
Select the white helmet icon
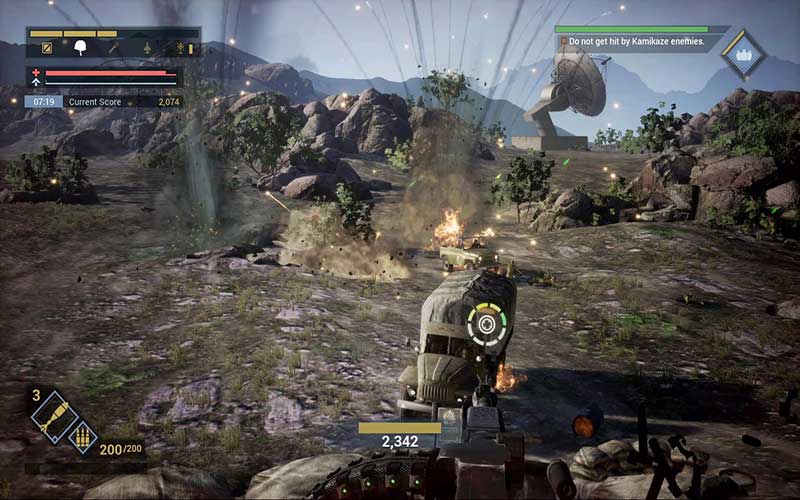pyautogui.click(x=80, y=47)
